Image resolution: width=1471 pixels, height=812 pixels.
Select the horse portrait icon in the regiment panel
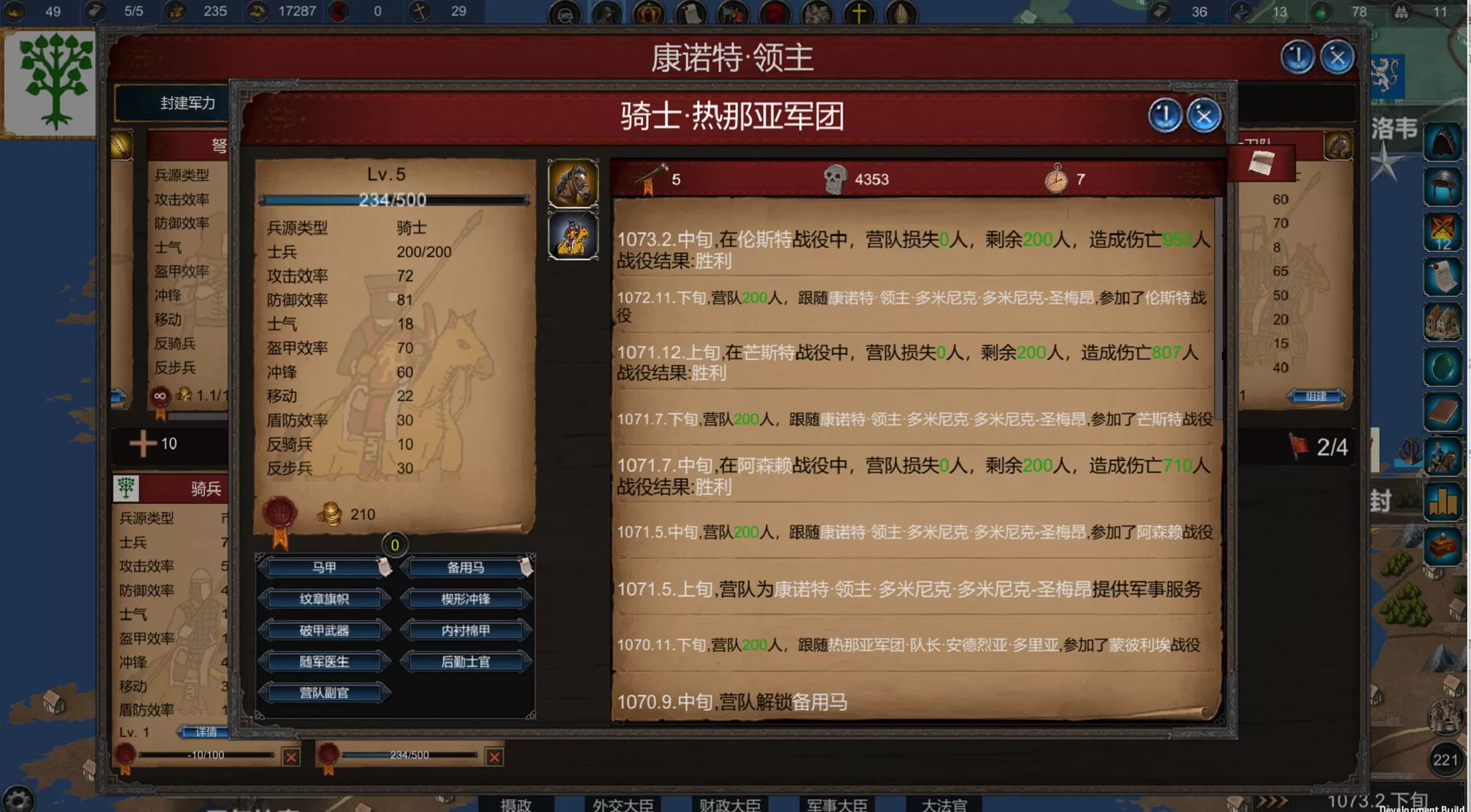click(x=574, y=182)
